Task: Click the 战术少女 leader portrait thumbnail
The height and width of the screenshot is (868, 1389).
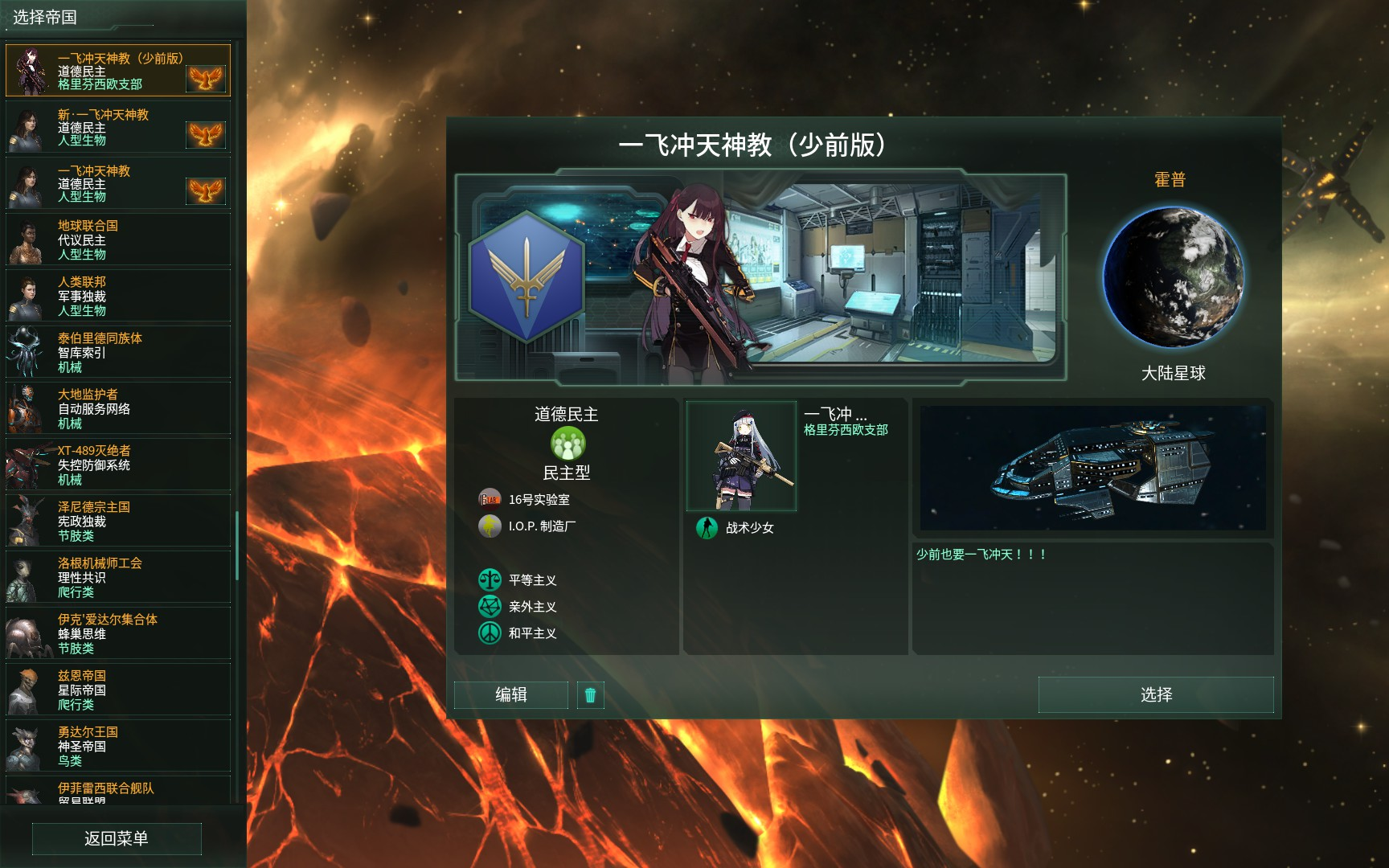Action: pos(741,456)
